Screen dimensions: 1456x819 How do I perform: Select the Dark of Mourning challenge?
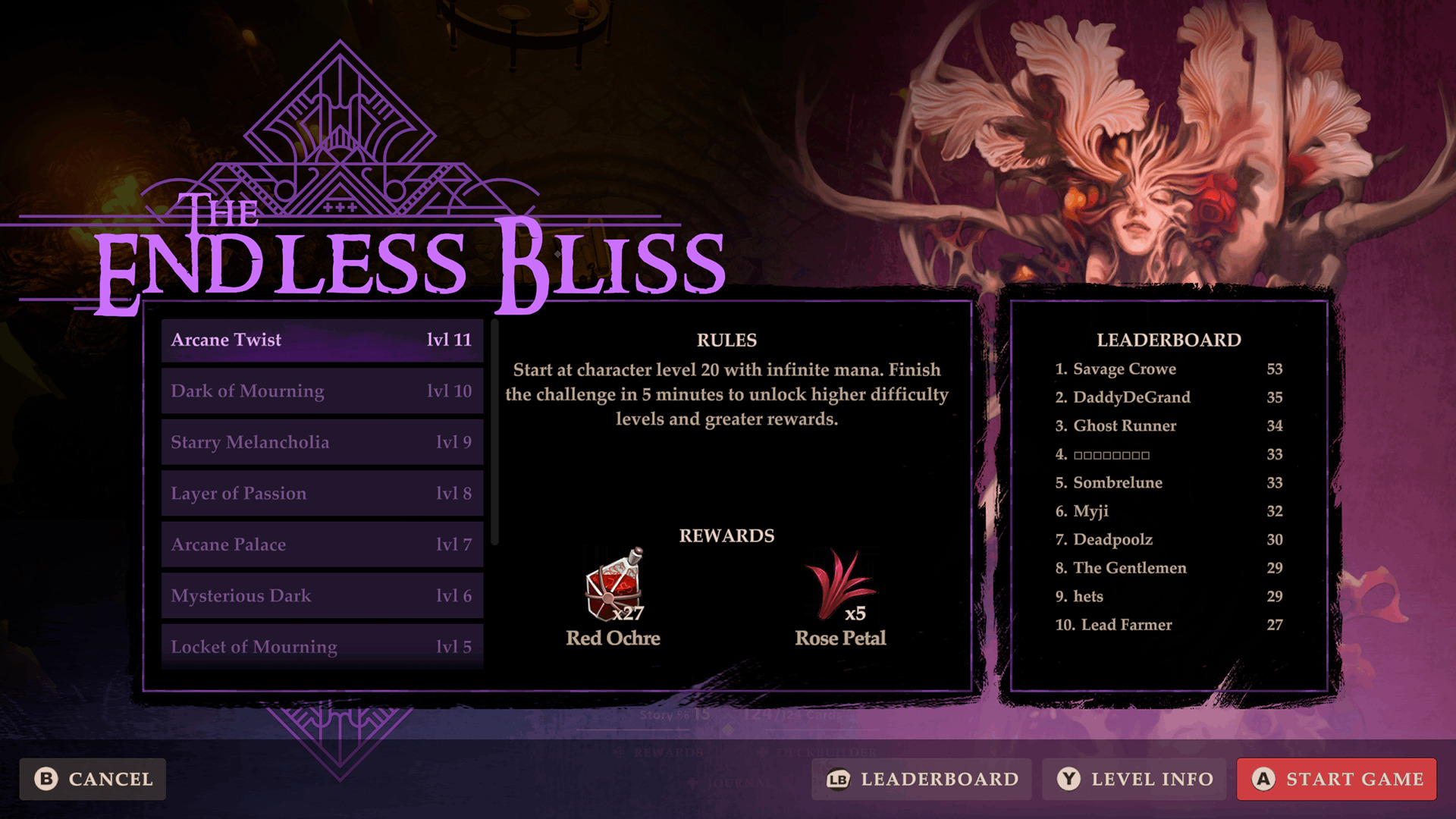click(322, 391)
